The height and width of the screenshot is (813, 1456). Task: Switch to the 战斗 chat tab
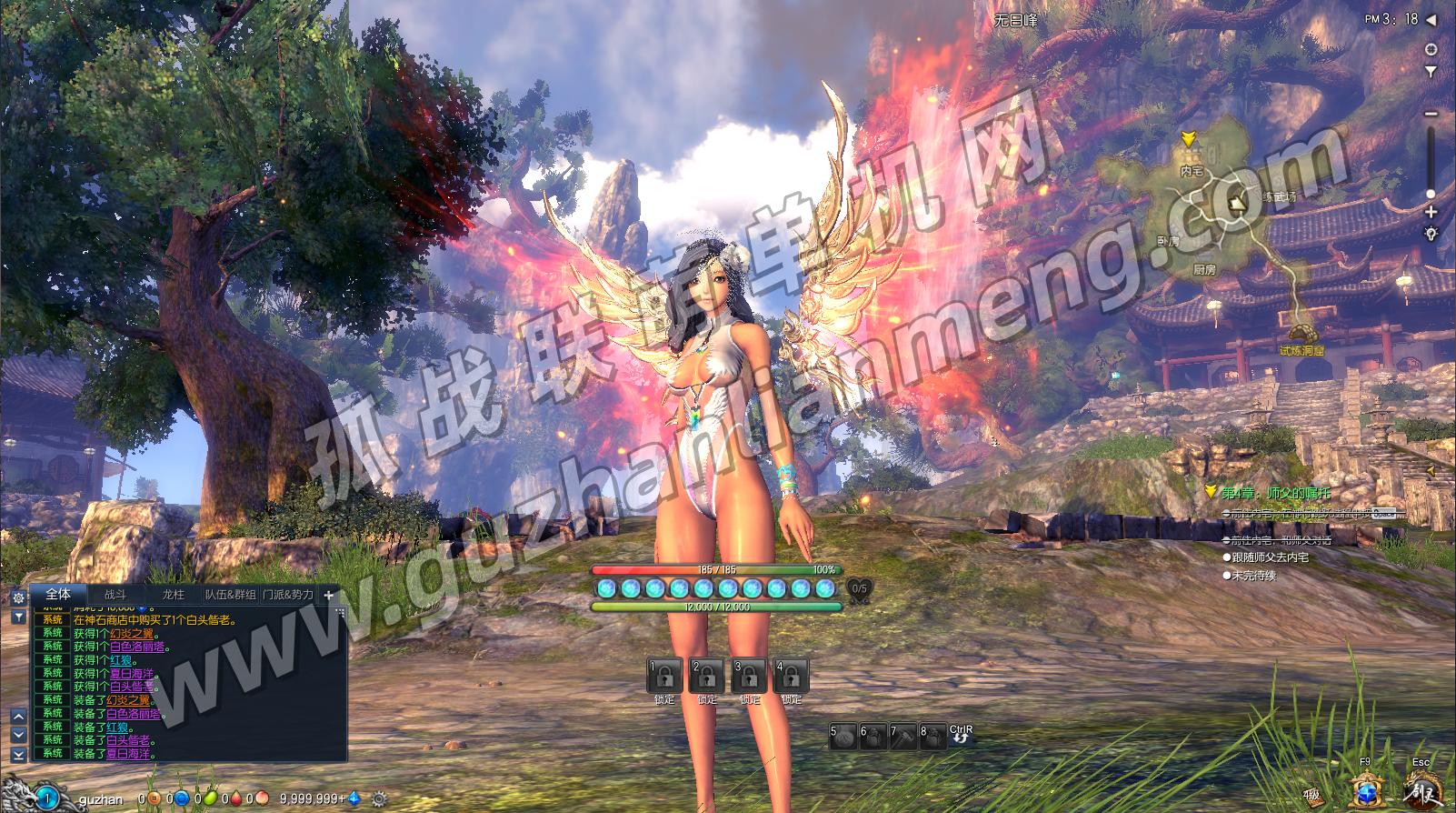coord(115,595)
